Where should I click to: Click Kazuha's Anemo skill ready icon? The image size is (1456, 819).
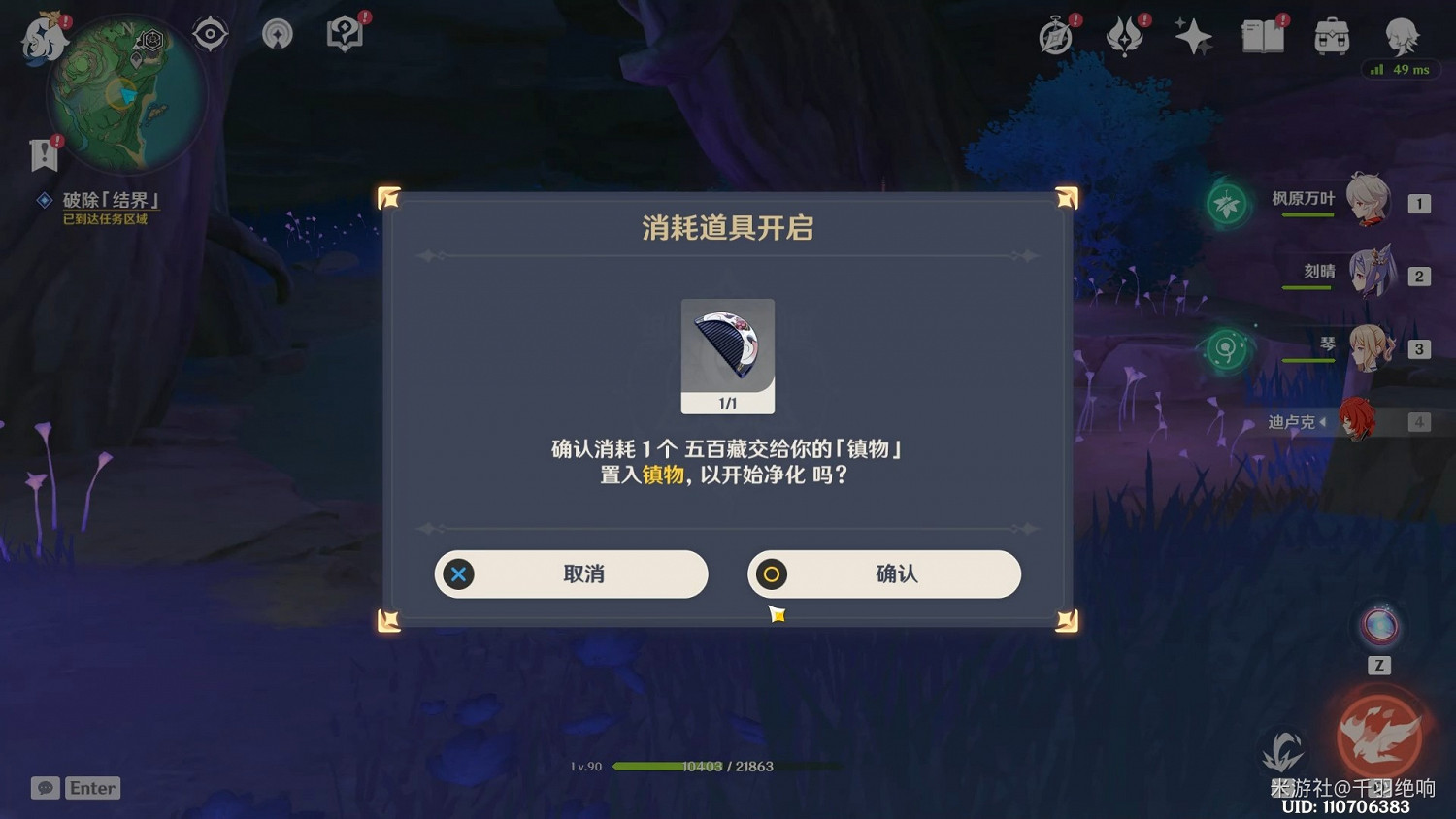1227,205
